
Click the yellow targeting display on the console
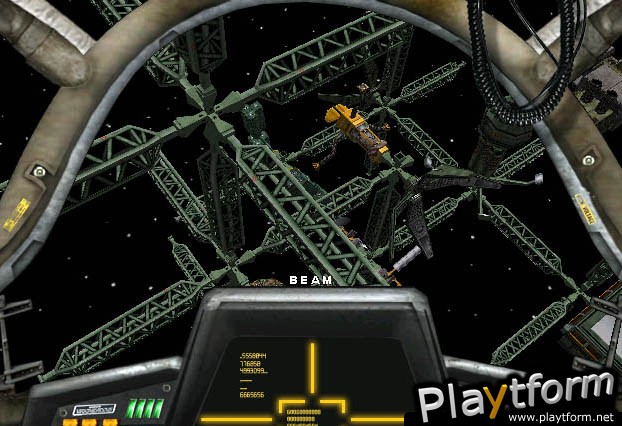[x=312, y=382]
